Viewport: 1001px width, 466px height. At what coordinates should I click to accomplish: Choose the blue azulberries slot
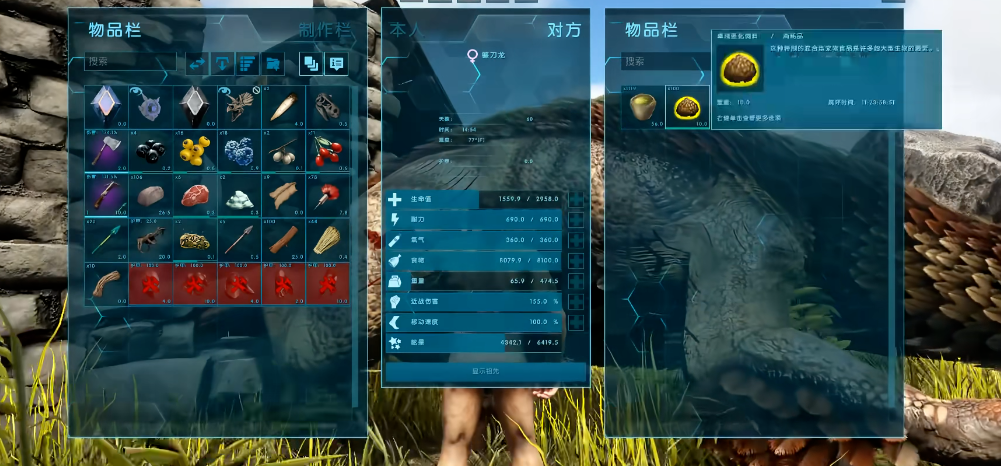tap(239, 149)
